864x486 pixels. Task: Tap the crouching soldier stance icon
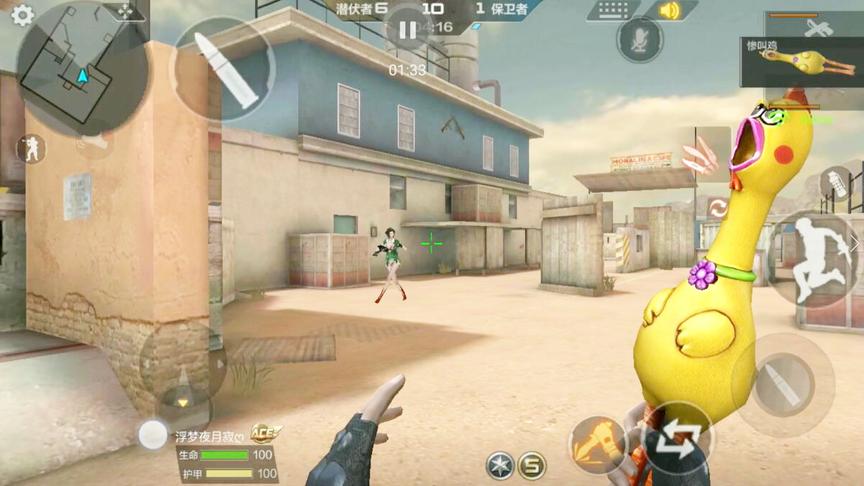click(31, 149)
